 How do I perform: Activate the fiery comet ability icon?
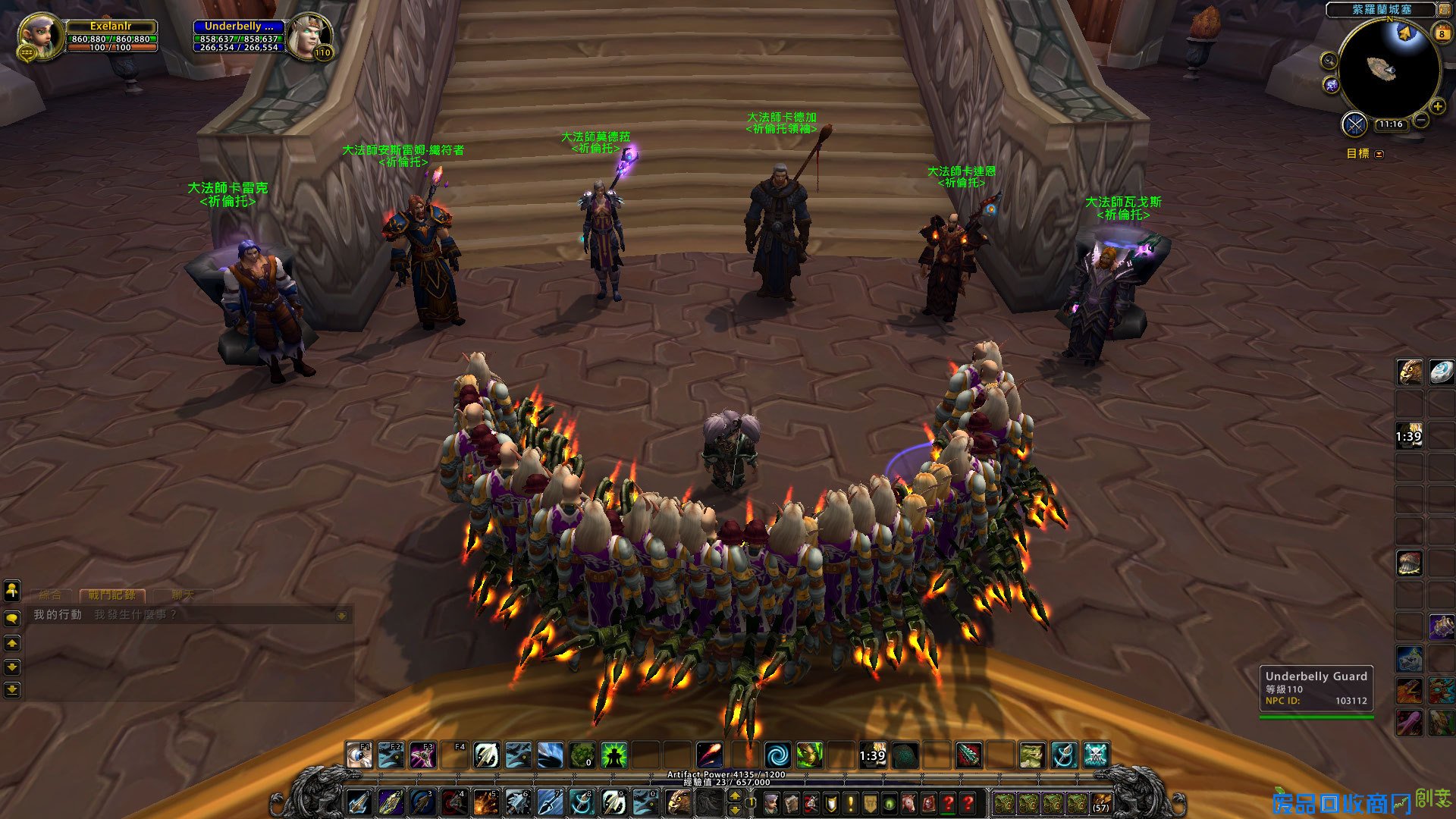pyautogui.click(x=710, y=755)
